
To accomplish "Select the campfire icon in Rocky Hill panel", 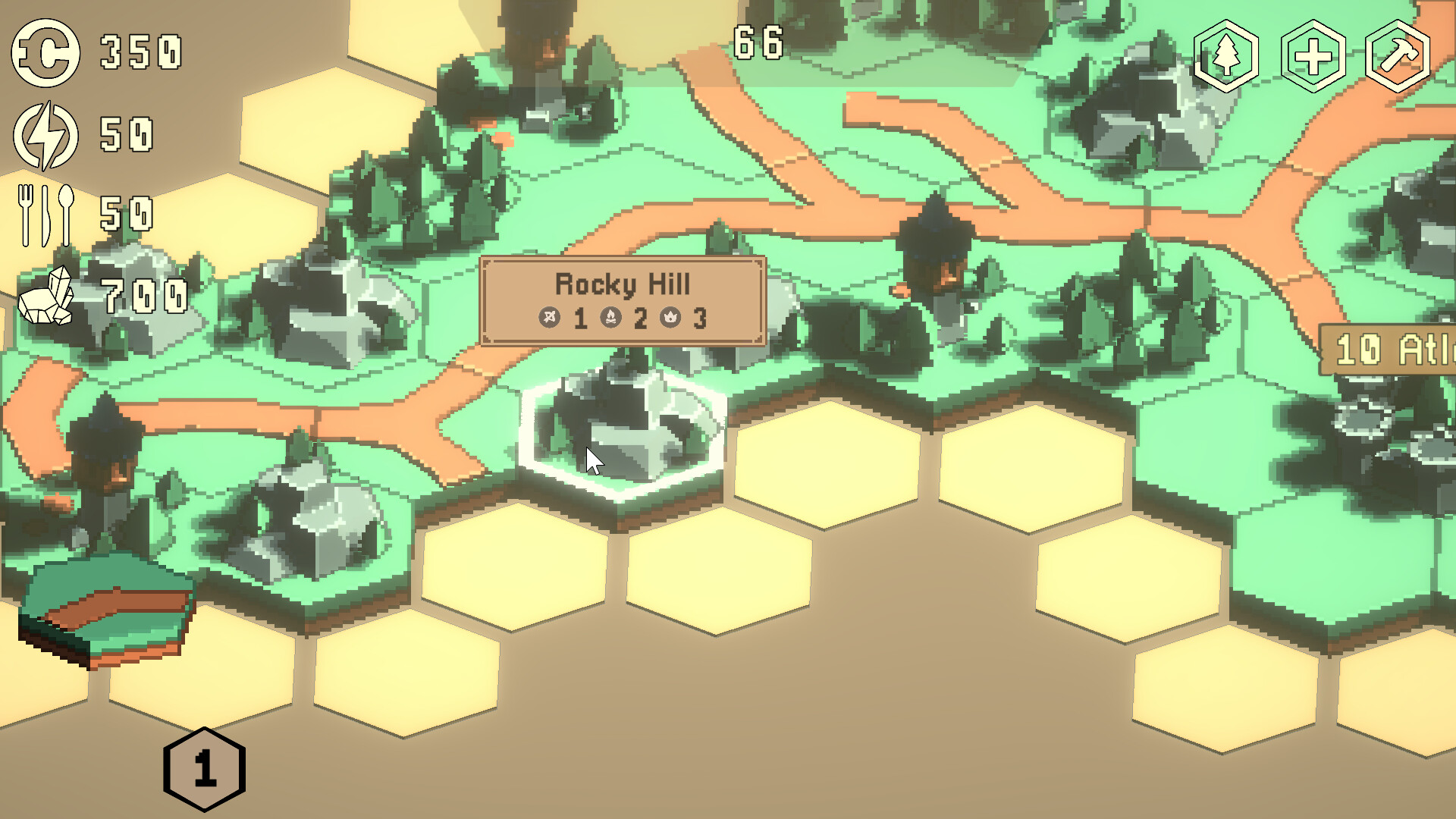I will pos(613,318).
